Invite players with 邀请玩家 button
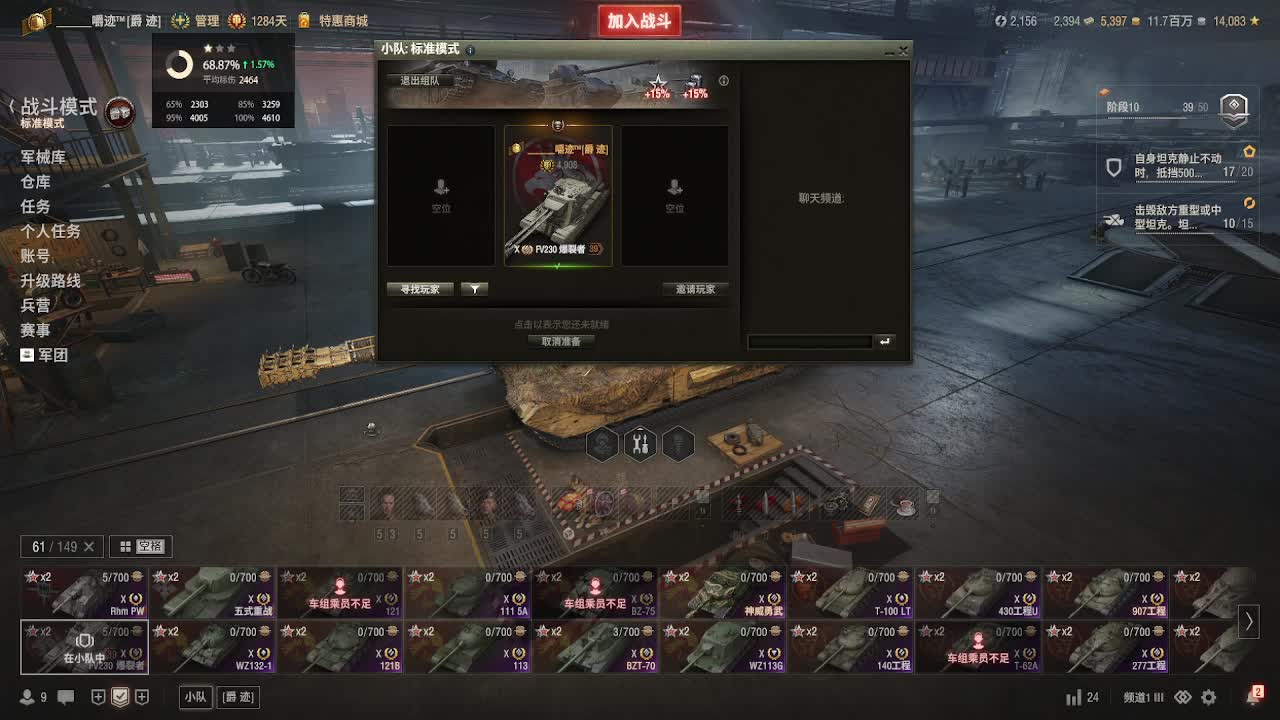 click(x=695, y=289)
